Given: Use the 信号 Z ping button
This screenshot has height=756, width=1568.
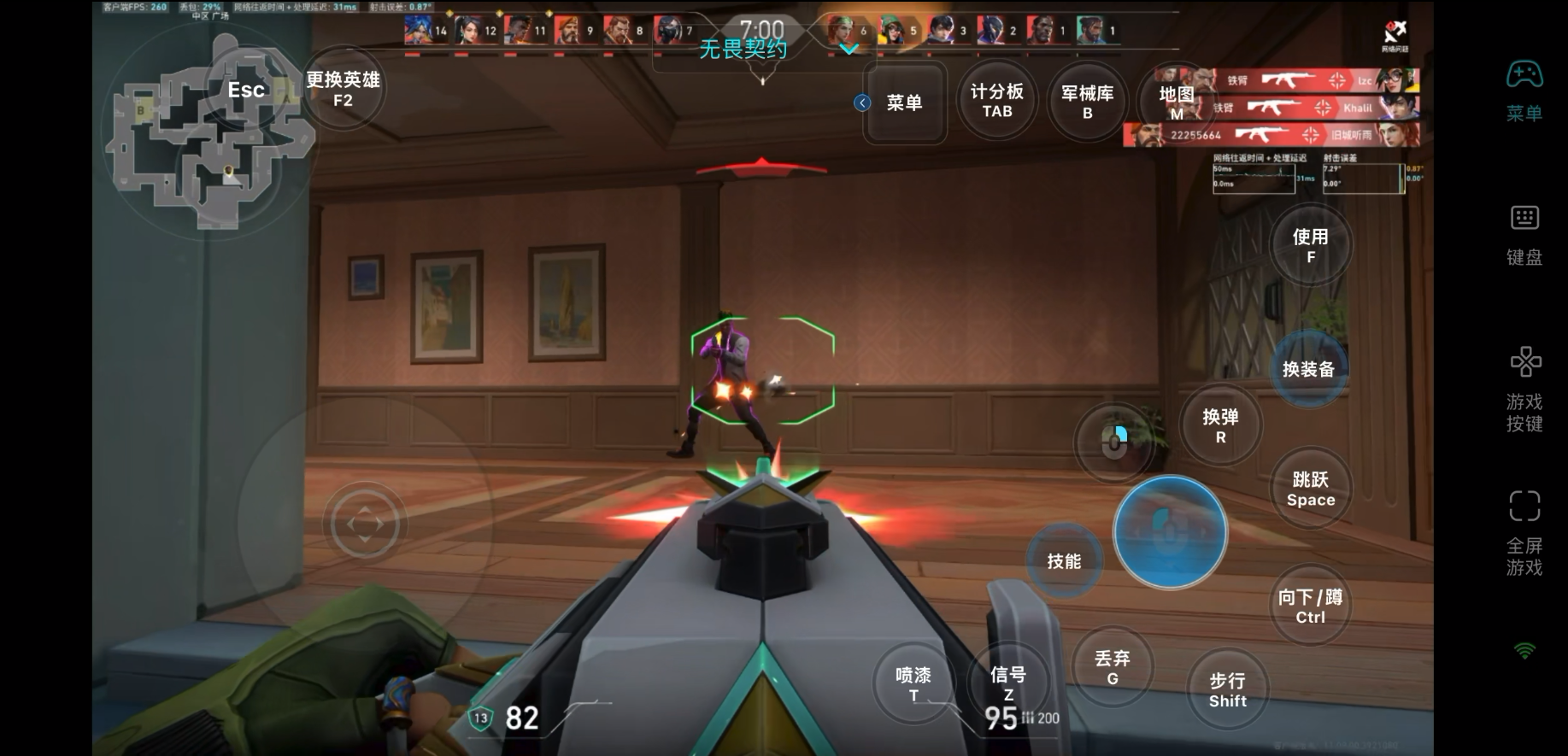Looking at the screenshot, I should point(1008,683).
